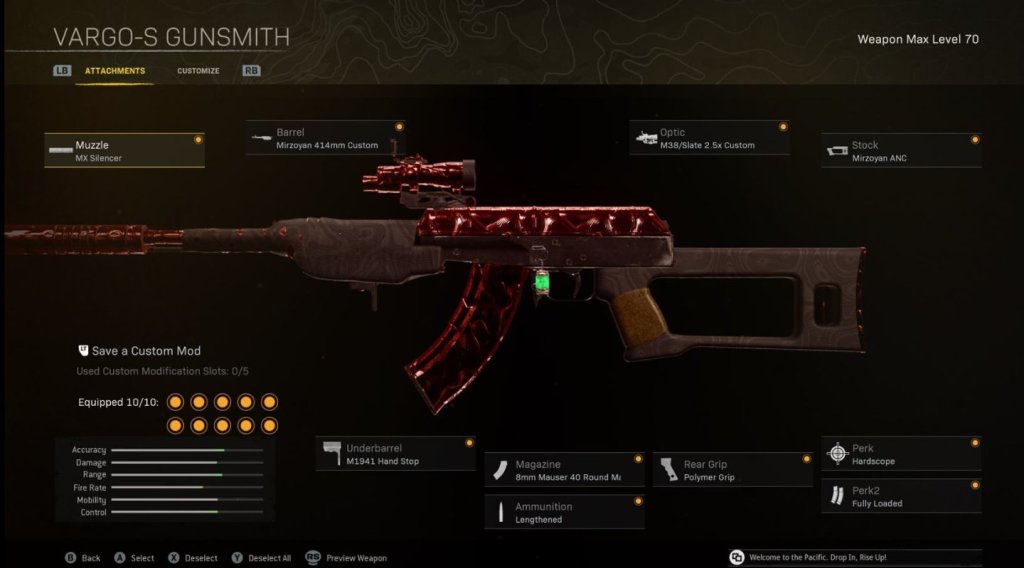Select the Muzzle MX Silencer slot
Screen dimensions: 1024x568
point(124,151)
